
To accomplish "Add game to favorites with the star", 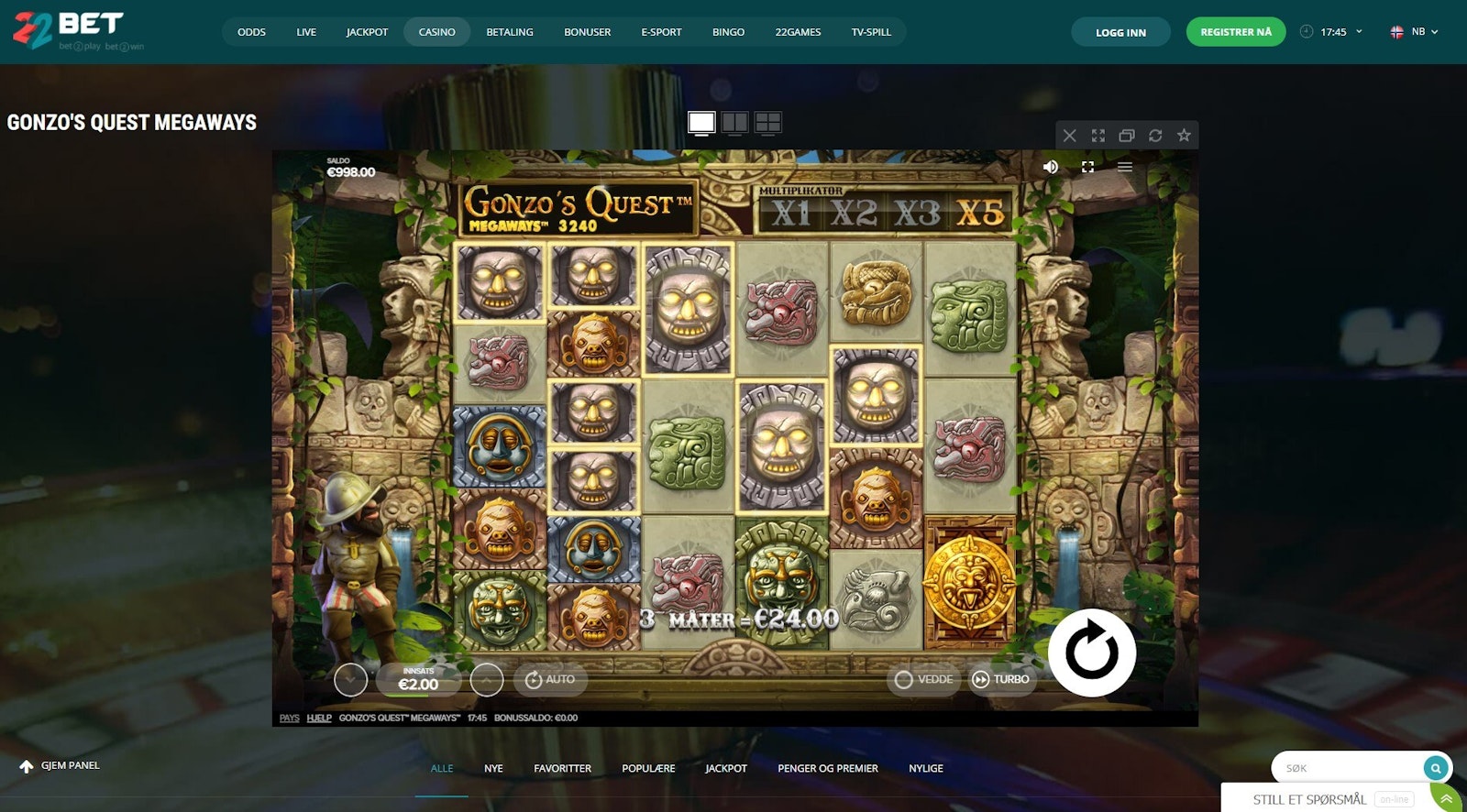I will (1184, 136).
